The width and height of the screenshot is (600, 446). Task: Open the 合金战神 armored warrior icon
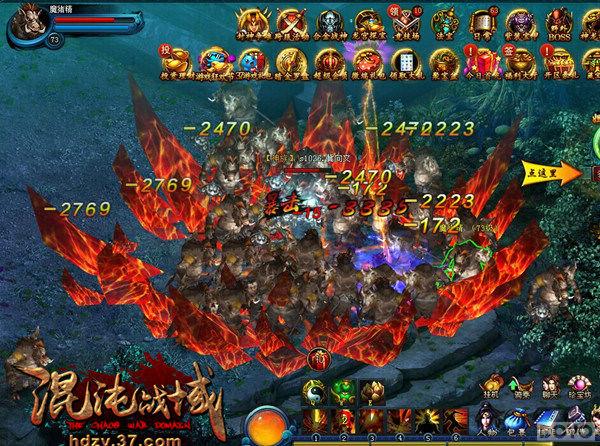(328, 24)
